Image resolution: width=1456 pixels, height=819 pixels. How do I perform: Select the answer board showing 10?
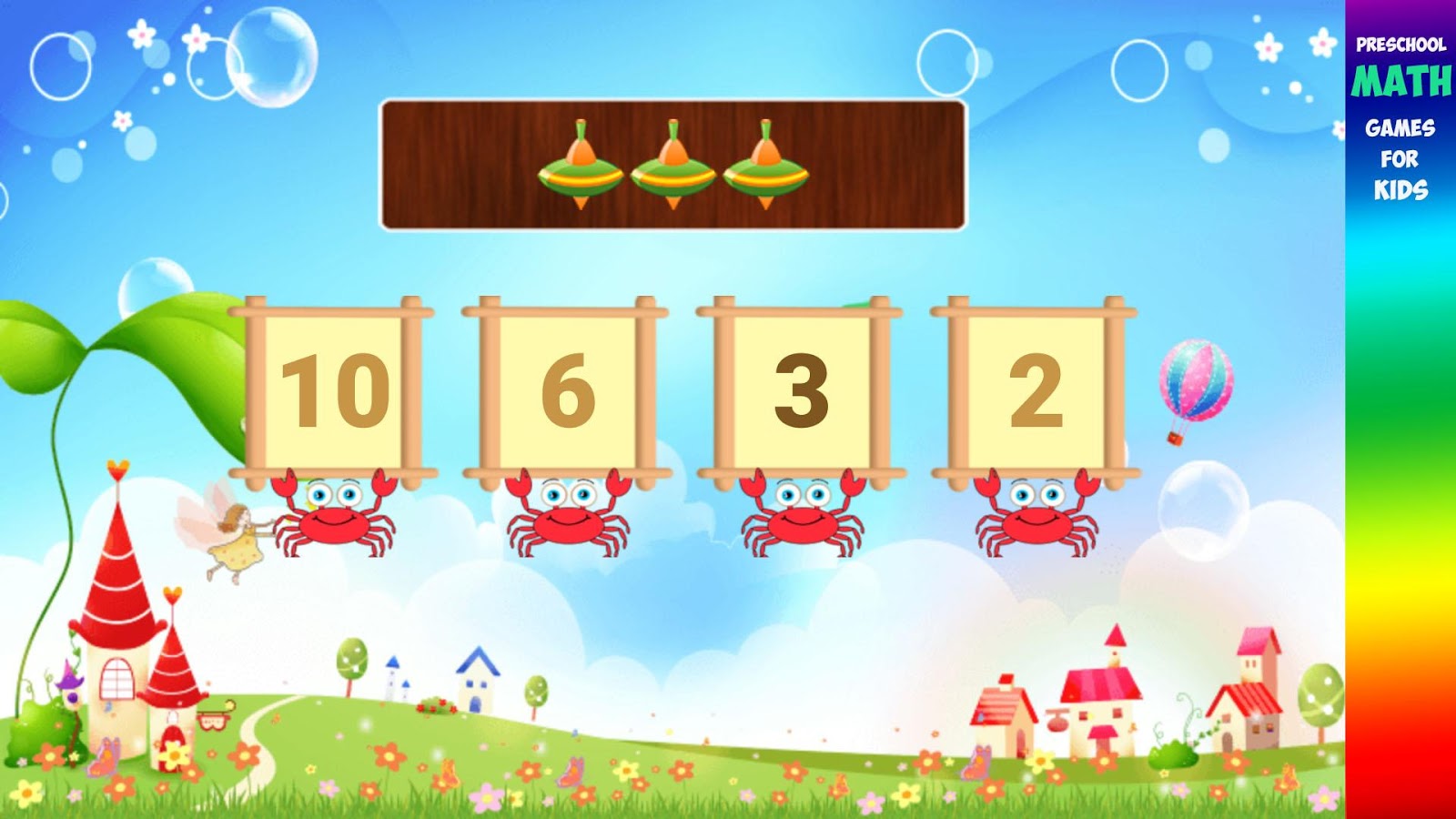click(330, 387)
